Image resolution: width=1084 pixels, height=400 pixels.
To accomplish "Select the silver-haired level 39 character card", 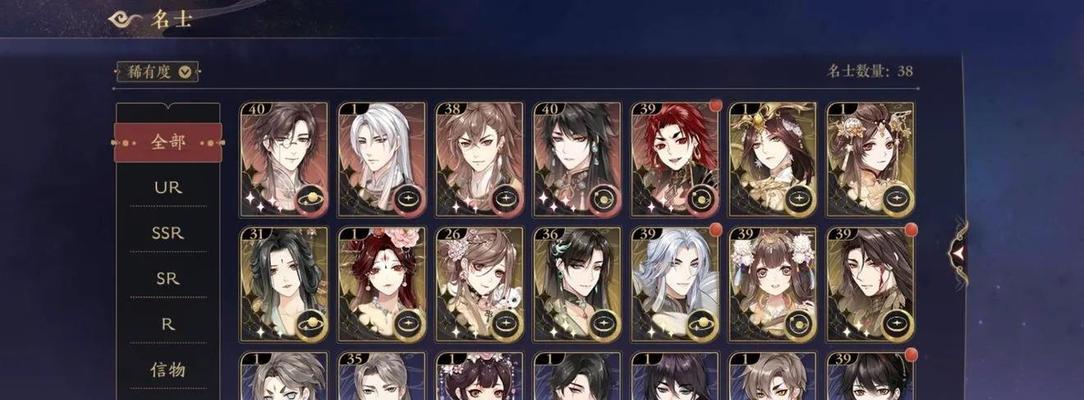I will pos(675,284).
